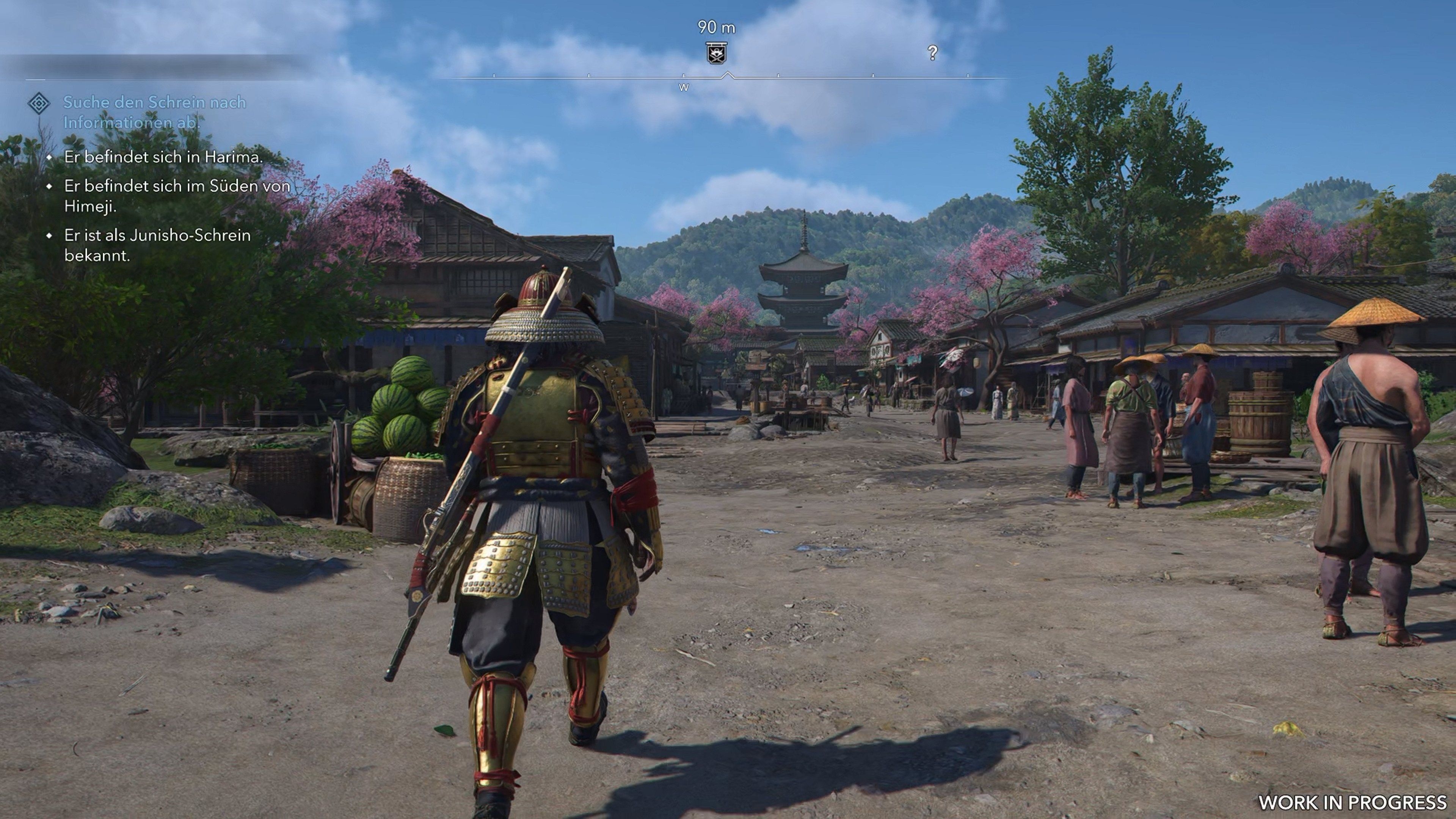Open the quest tracker diamond icon
Screen dimensions: 1456x819
[39, 104]
